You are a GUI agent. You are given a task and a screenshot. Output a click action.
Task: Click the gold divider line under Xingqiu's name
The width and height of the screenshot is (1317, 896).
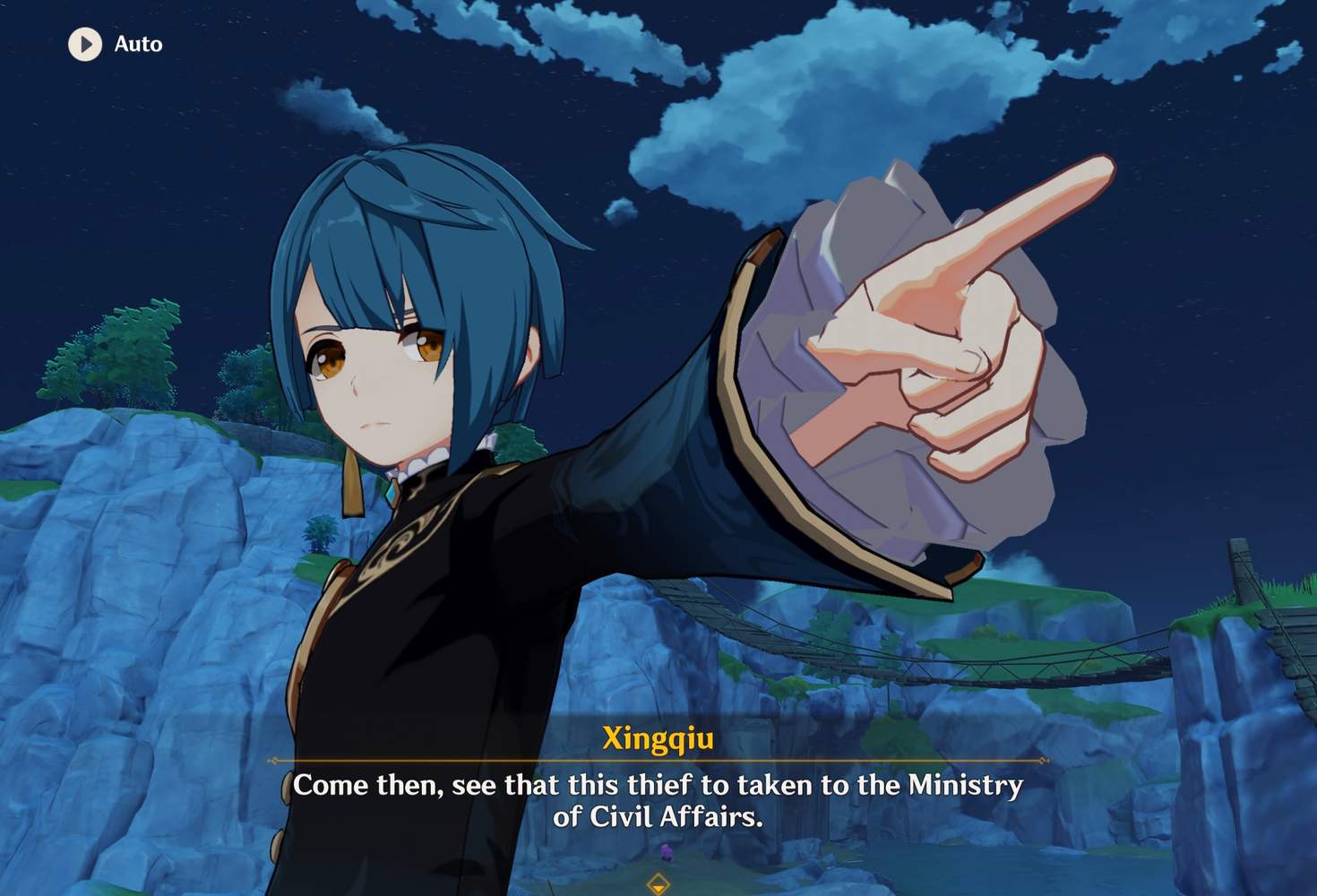pyautogui.click(x=658, y=762)
